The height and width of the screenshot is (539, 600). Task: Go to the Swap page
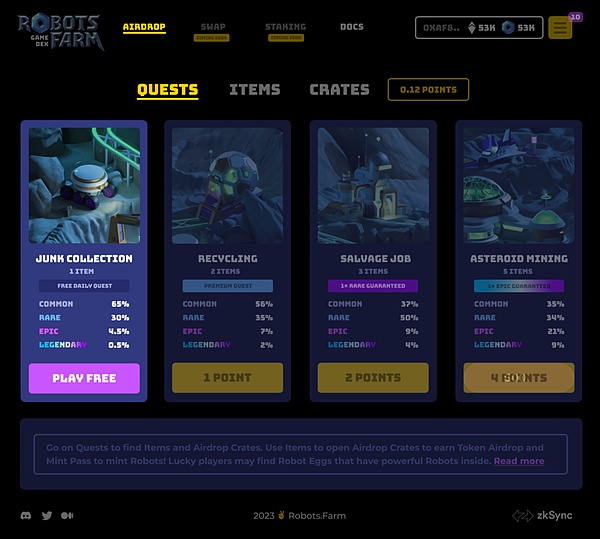[212, 27]
